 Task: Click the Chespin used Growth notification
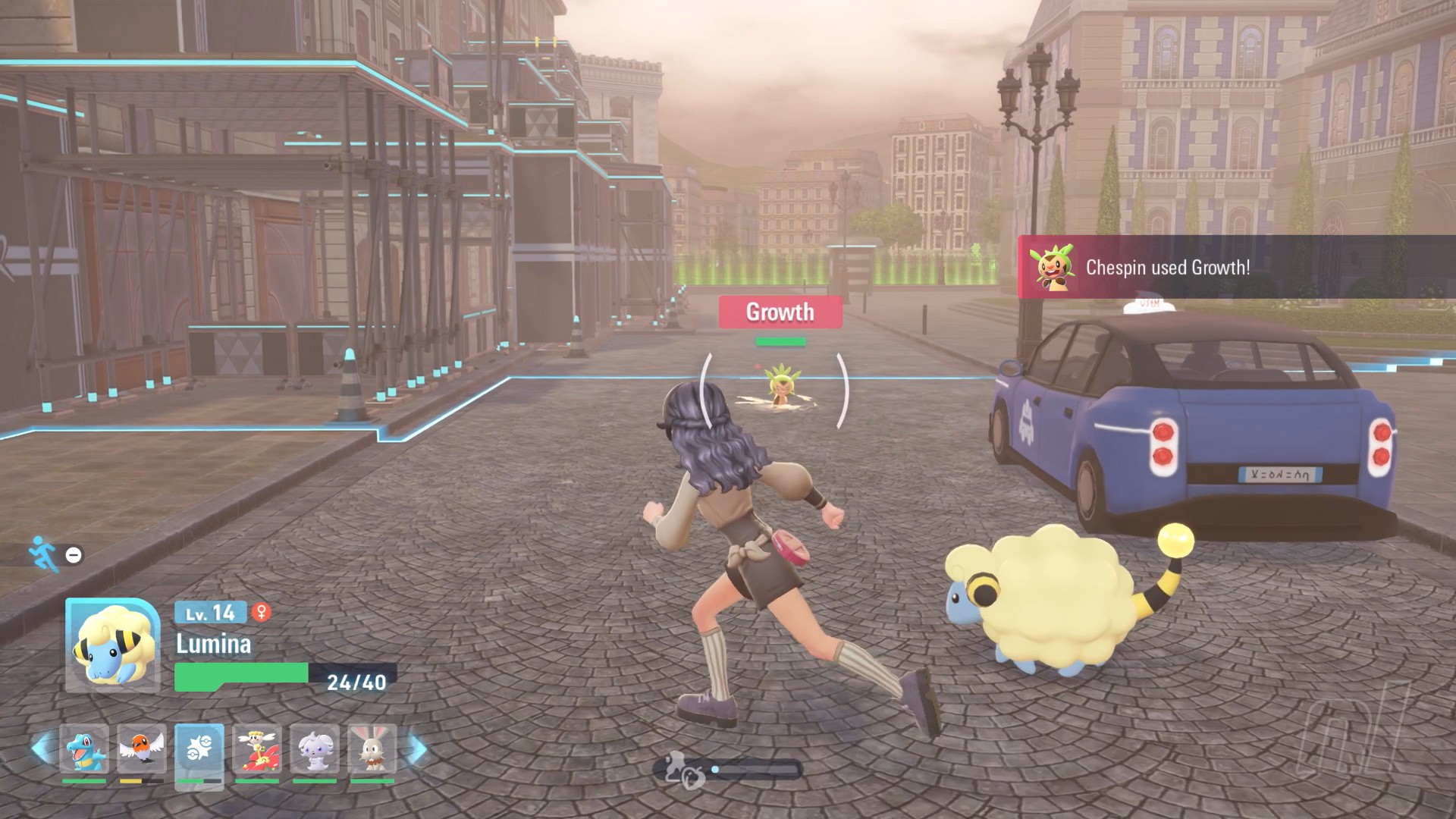[x=1236, y=267]
